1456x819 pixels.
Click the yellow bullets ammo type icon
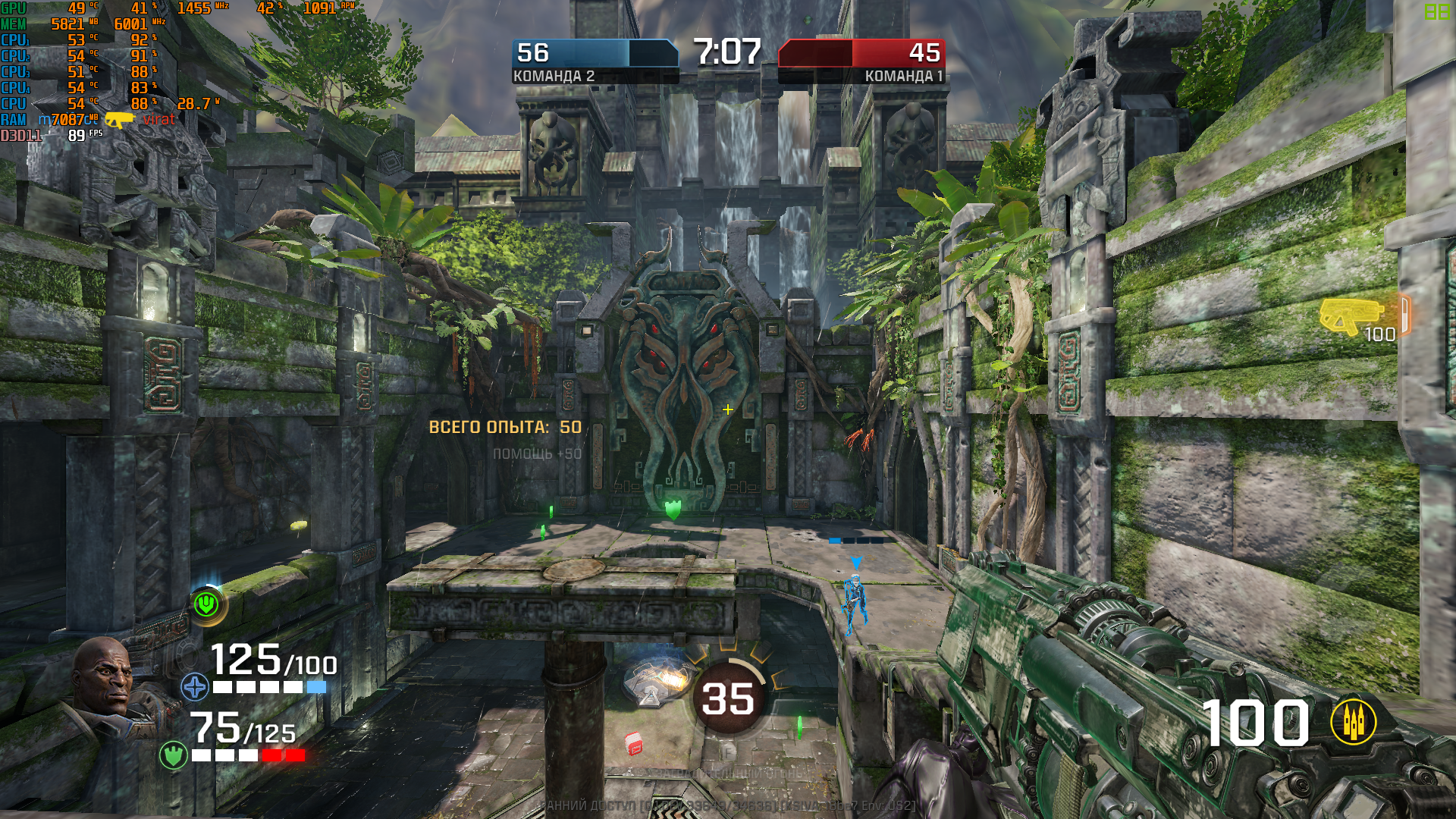pyautogui.click(x=1354, y=722)
